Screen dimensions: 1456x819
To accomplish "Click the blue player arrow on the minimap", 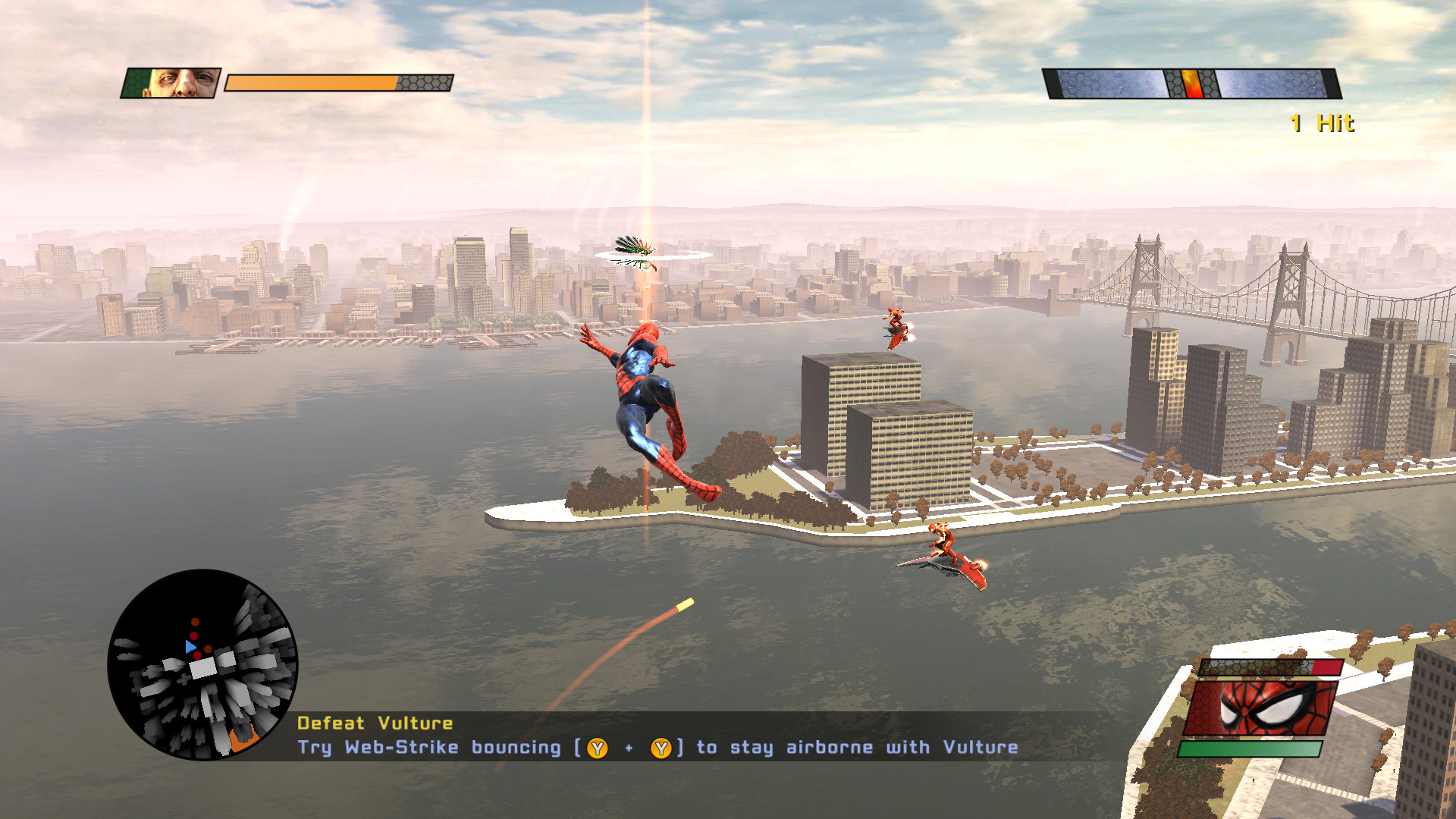I will [190, 646].
